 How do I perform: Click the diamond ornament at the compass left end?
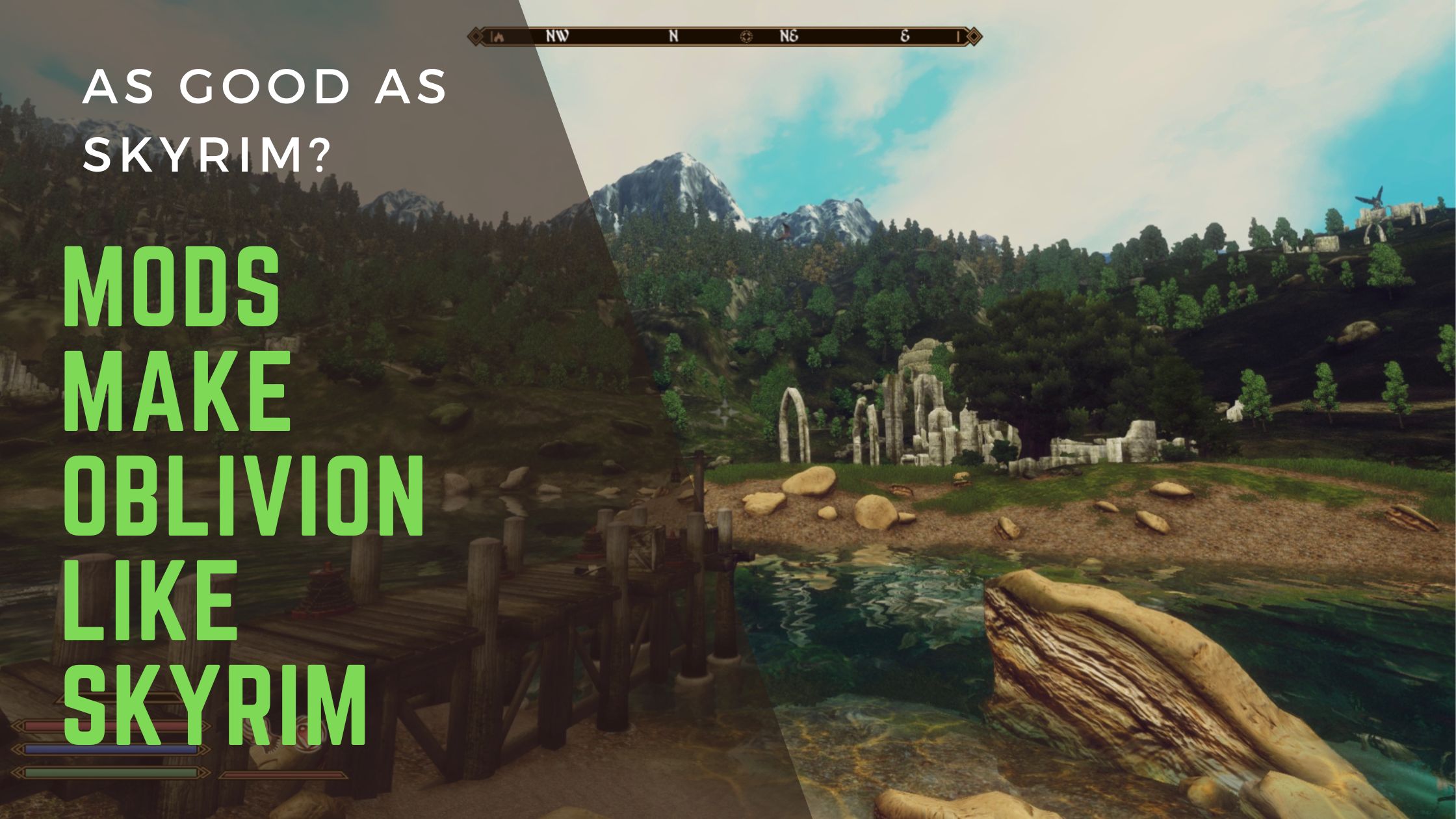pos(476,36)
